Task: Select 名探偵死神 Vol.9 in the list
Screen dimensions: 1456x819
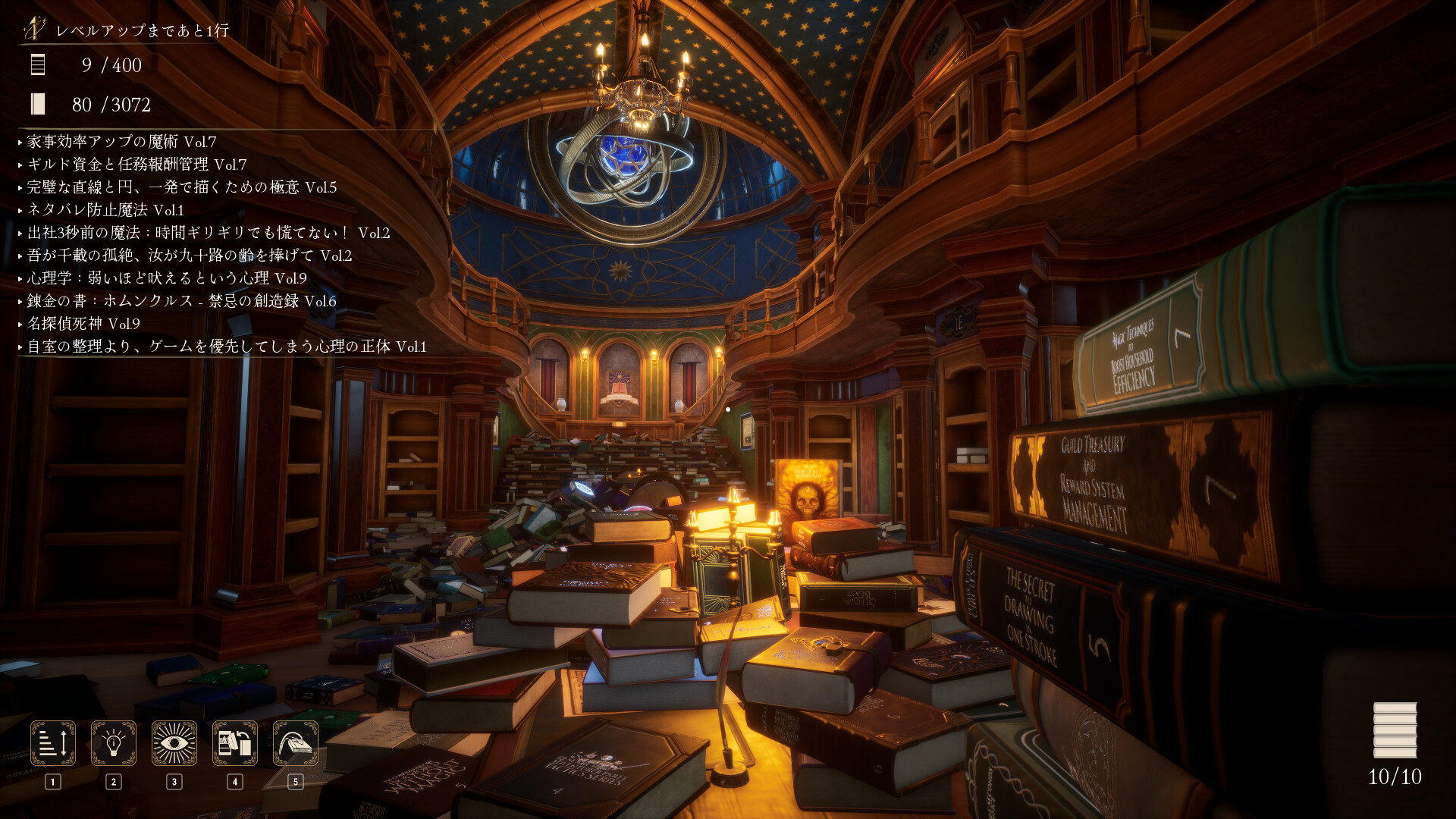Action: [x=83, y=324]
